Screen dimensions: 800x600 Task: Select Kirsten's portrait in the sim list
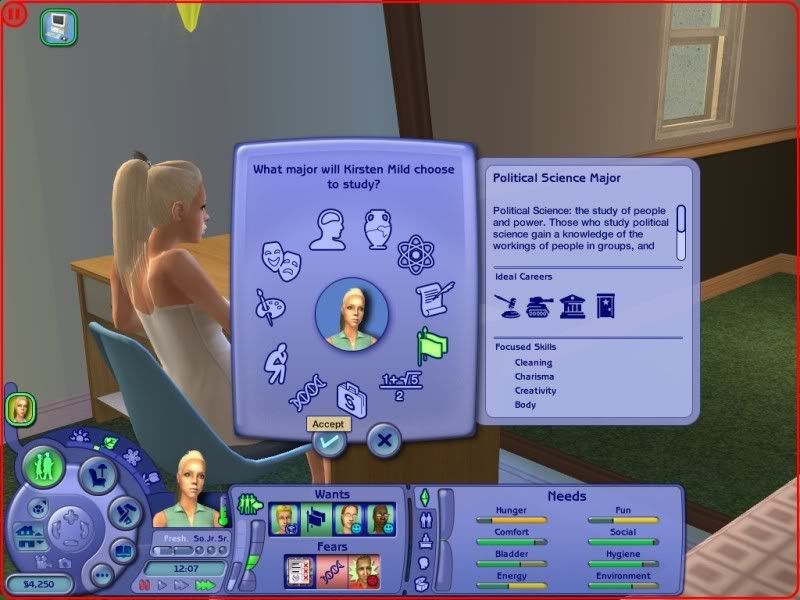point(20,408)
